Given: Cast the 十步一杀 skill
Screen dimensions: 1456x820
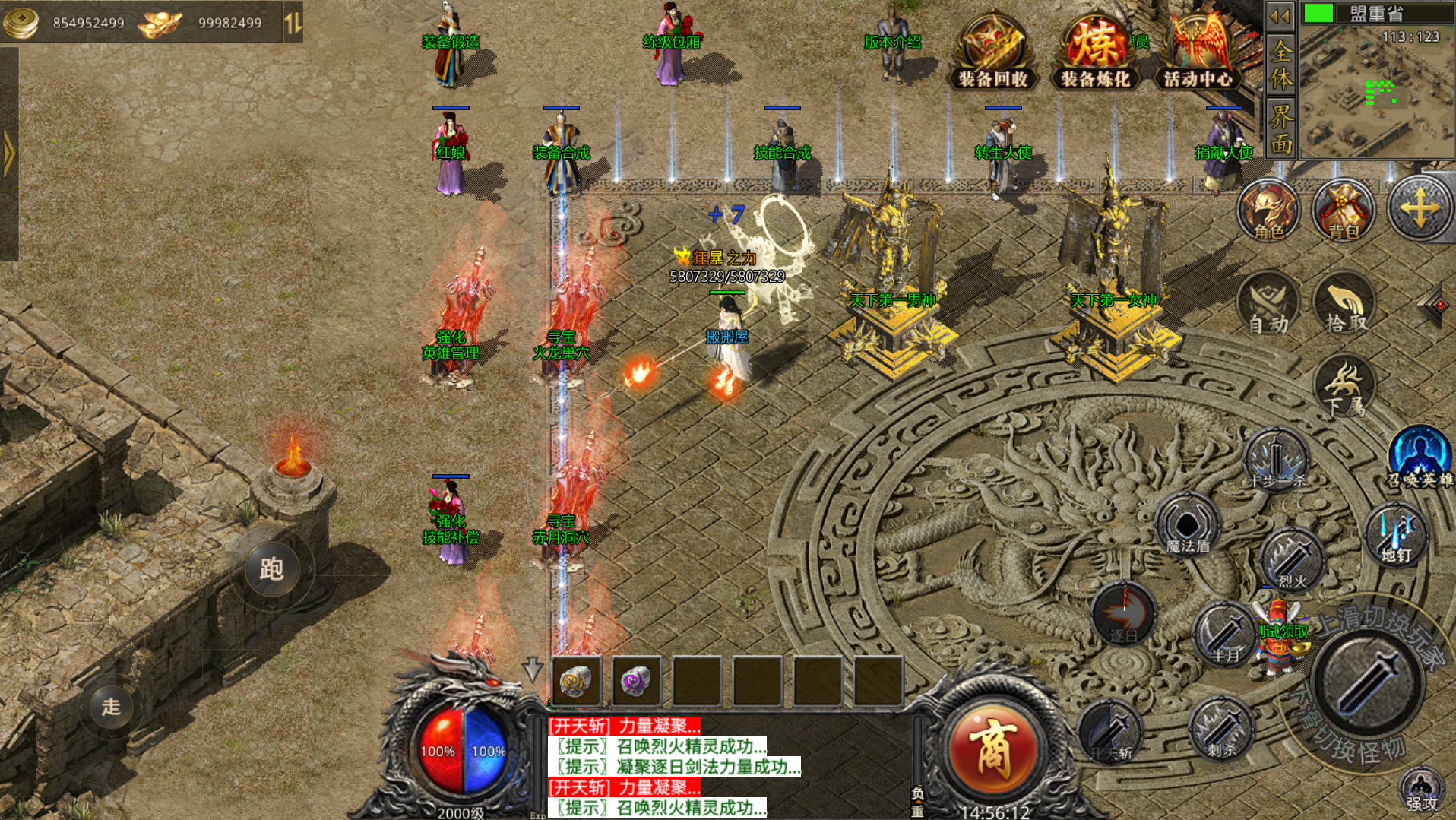Looking at the screenshot, I should click(1277, 460).
